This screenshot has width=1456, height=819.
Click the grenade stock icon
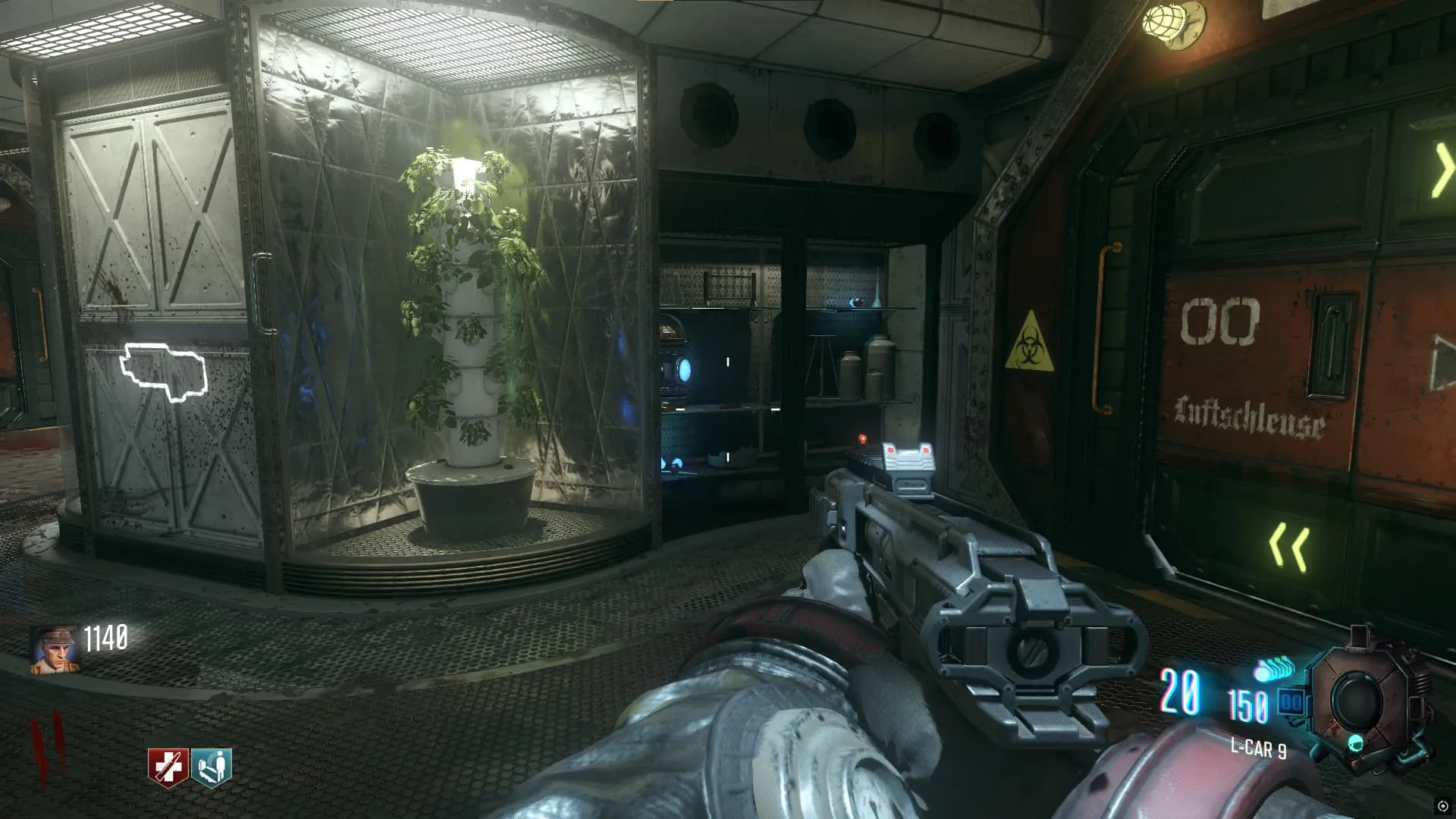click(1276, 670)
